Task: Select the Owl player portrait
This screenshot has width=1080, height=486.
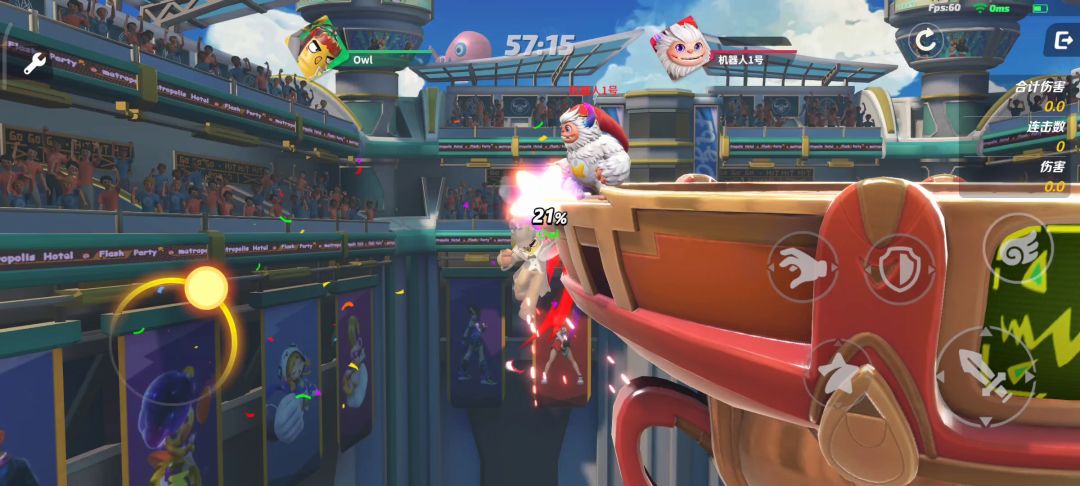Action: 314,48
